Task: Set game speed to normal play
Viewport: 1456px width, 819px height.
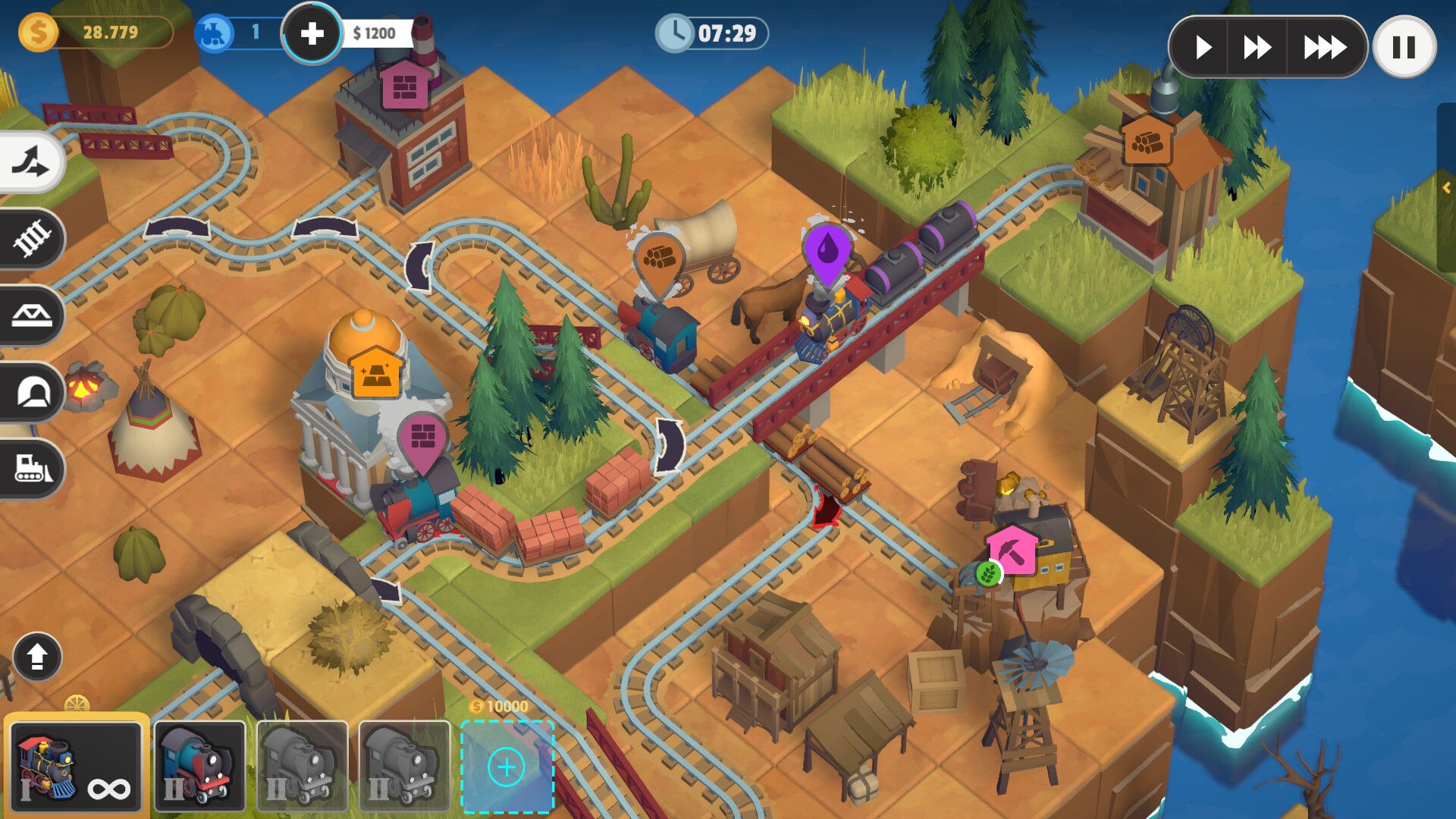Action: (x=1203, y=48)
